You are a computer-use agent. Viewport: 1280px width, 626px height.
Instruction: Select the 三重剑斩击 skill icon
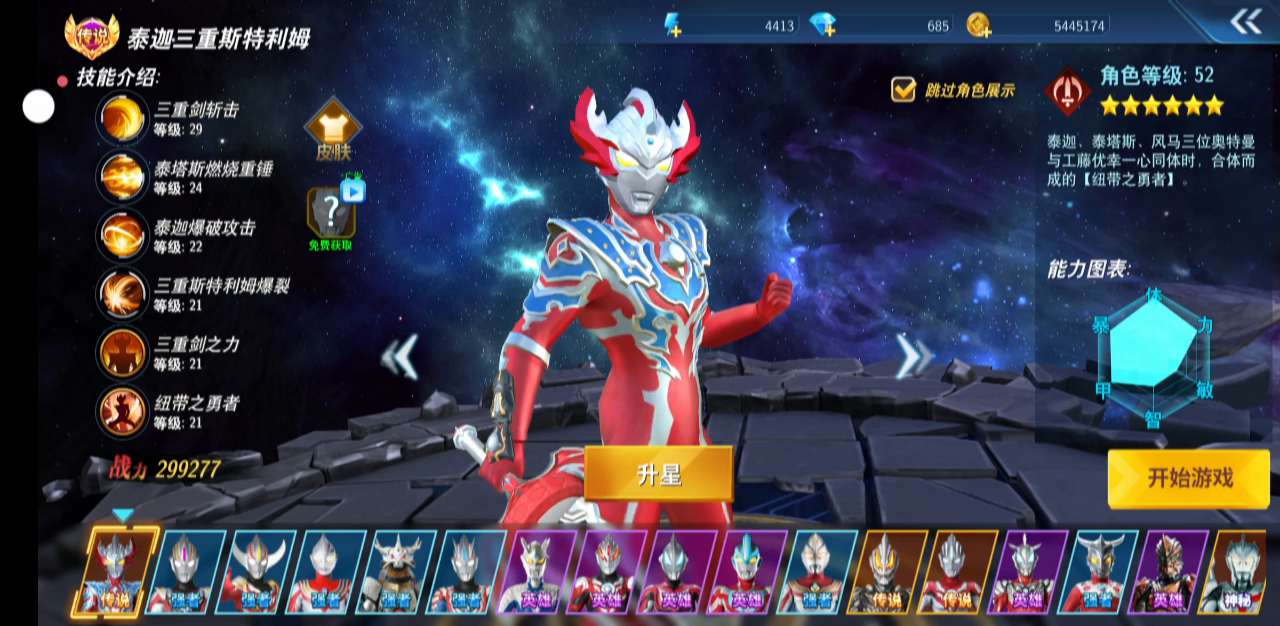[122, 117]
